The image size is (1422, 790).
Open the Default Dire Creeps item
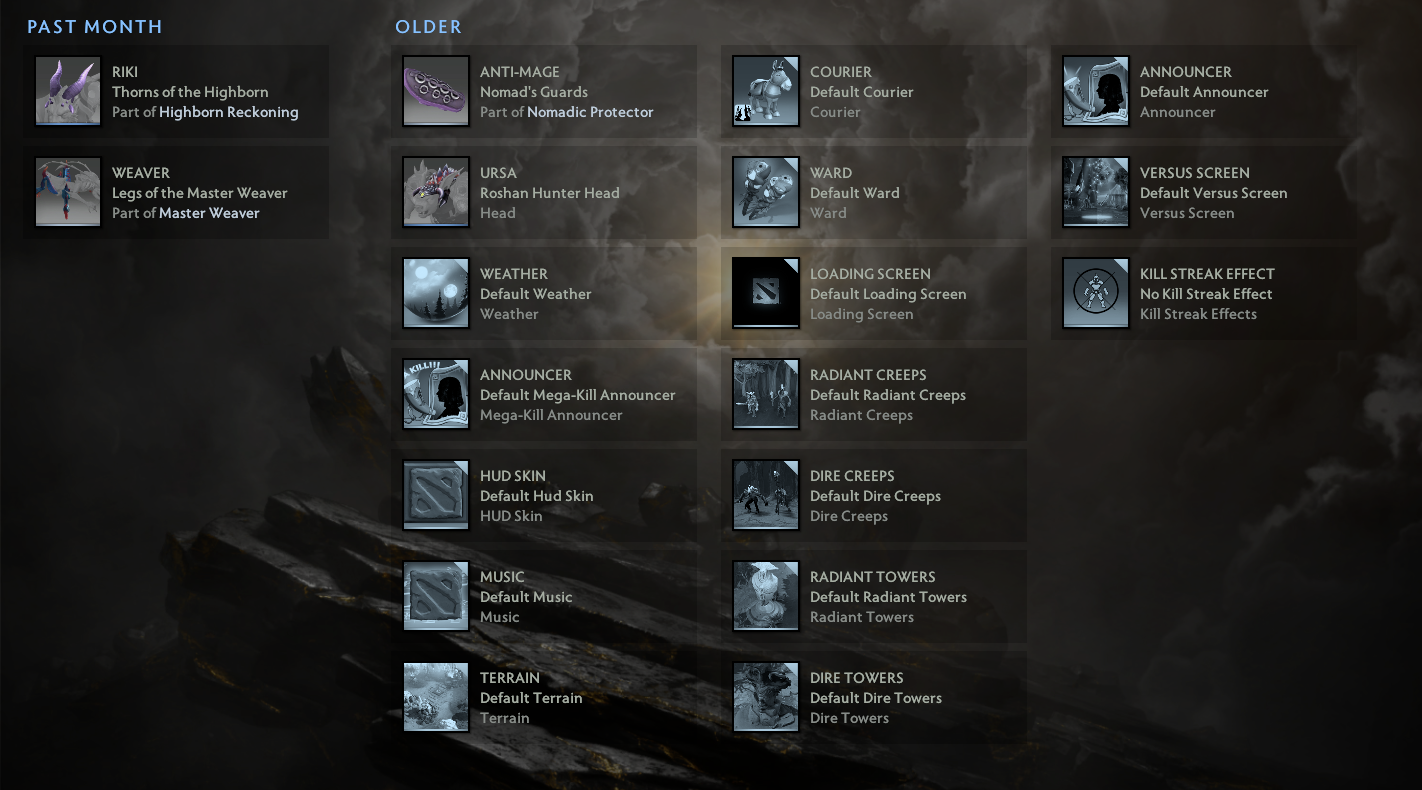pos(765,495)
